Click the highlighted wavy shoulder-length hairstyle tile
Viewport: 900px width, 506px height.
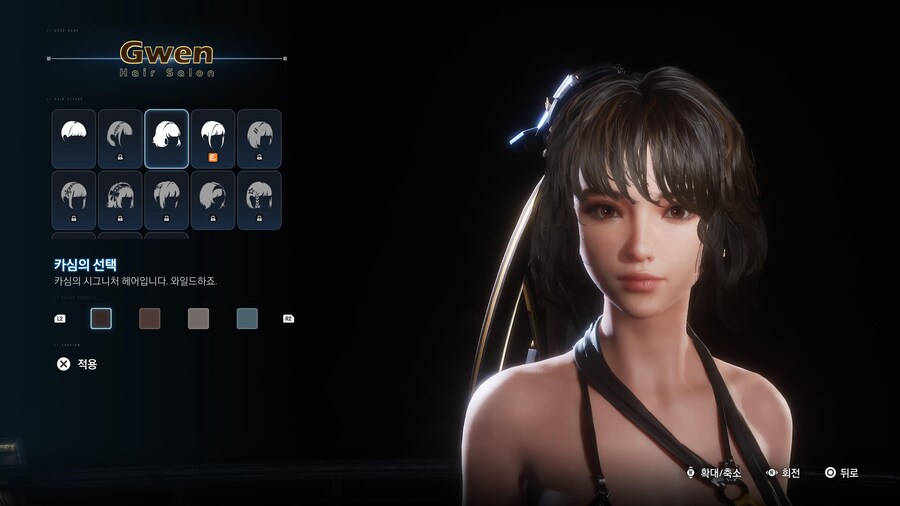click(x=166, y=138)
